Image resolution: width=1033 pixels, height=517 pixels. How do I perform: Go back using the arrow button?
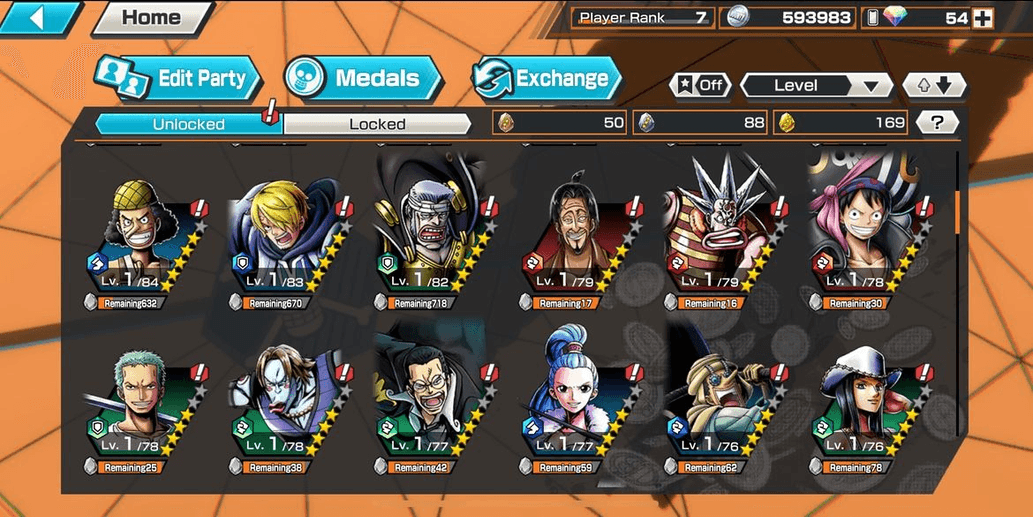click(40, 17)
